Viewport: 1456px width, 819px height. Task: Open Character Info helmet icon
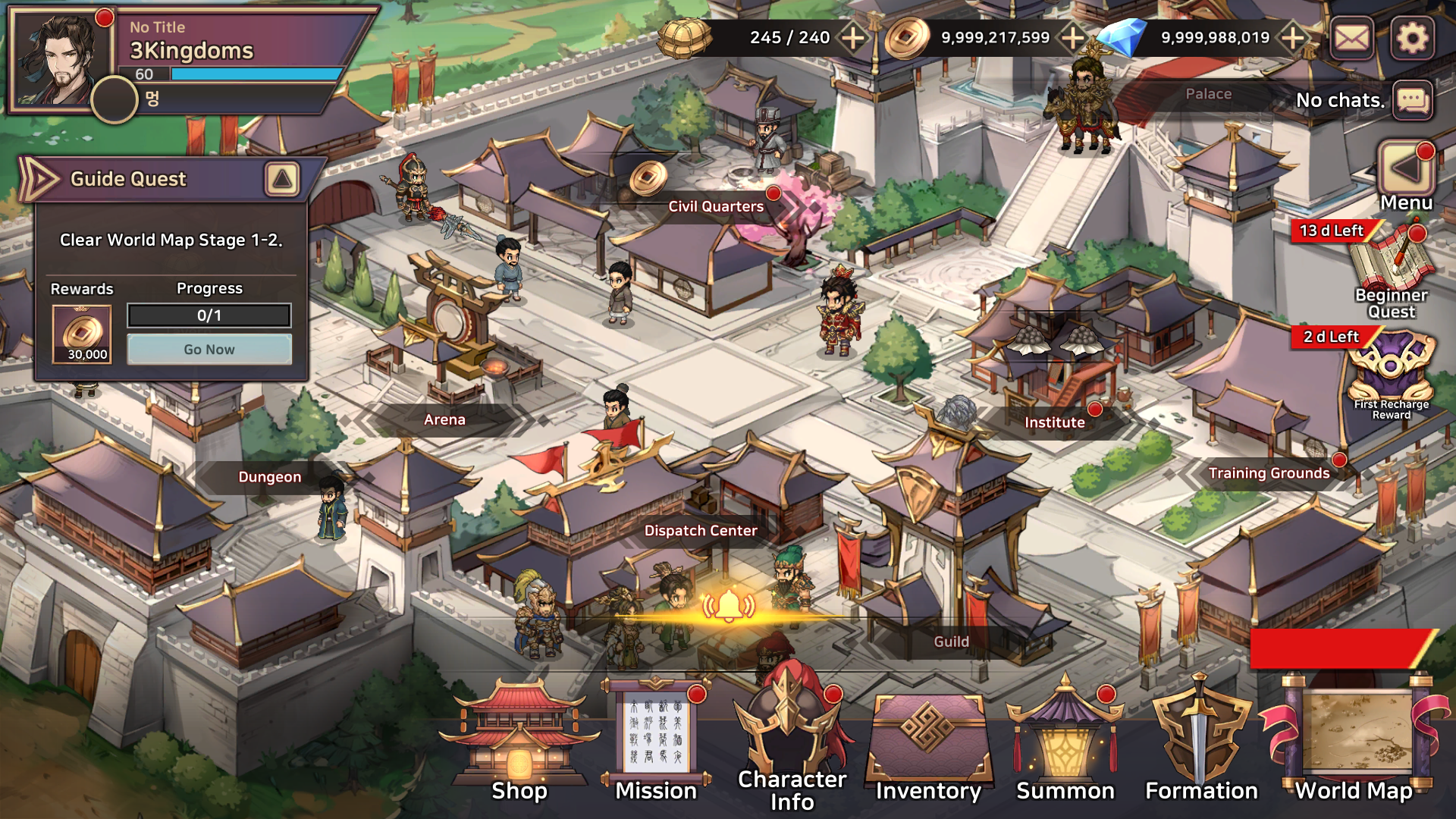pos(792,739)
